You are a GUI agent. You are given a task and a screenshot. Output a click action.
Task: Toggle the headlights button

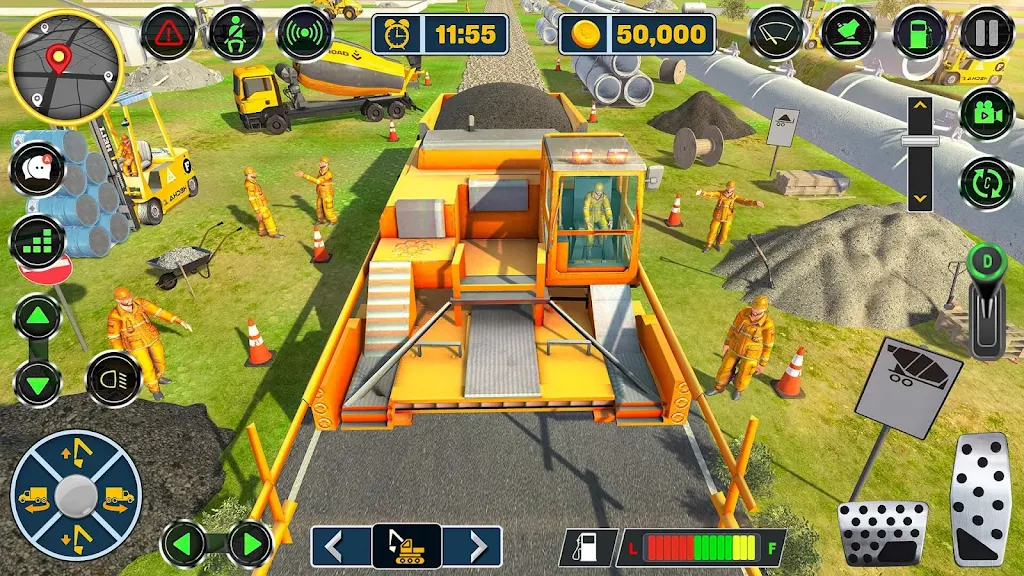[x=113, y=379]
